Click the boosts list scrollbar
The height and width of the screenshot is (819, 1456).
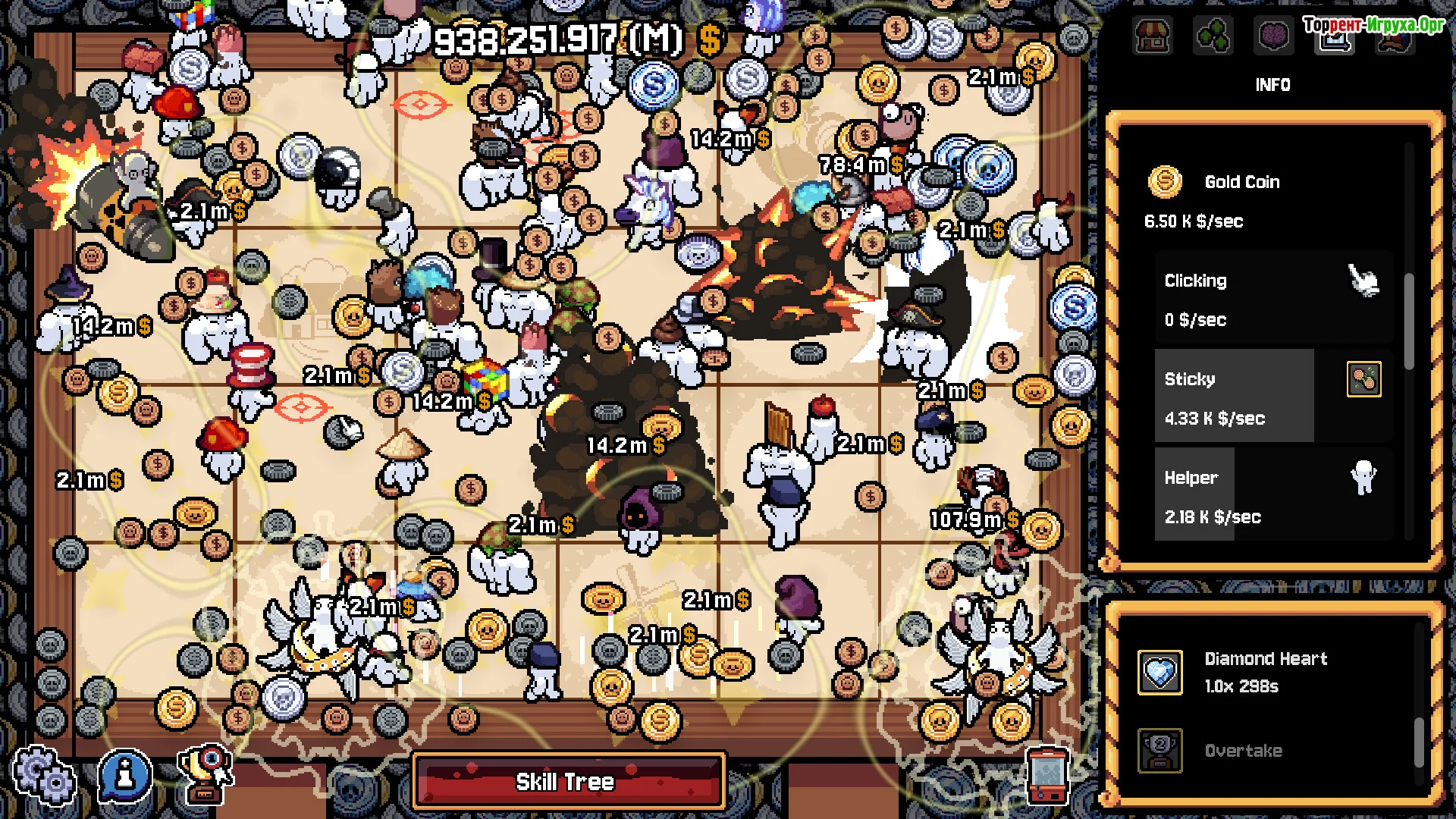[x=1419, y=742]
